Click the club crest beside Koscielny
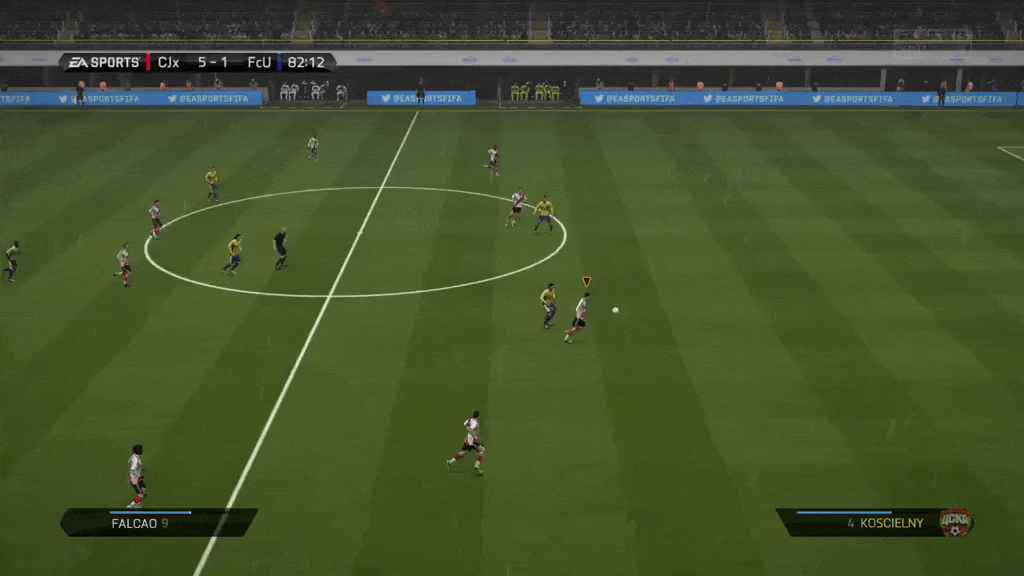The width and height of the screenshot is (1024, 576). click(x=955, y=521)
